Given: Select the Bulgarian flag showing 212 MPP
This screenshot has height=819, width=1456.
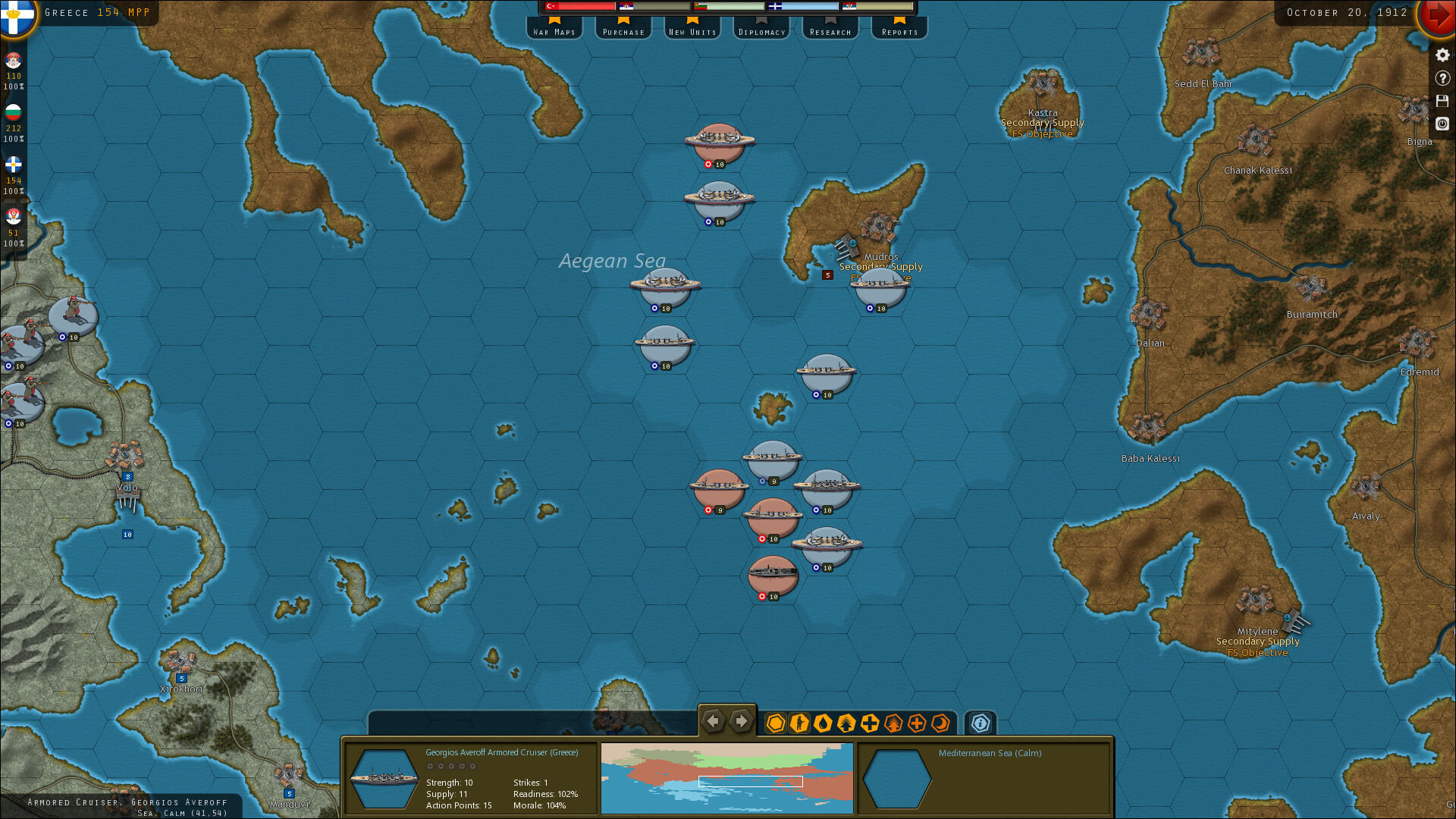Looking at the screenshot, I should (x=13, y=113).
